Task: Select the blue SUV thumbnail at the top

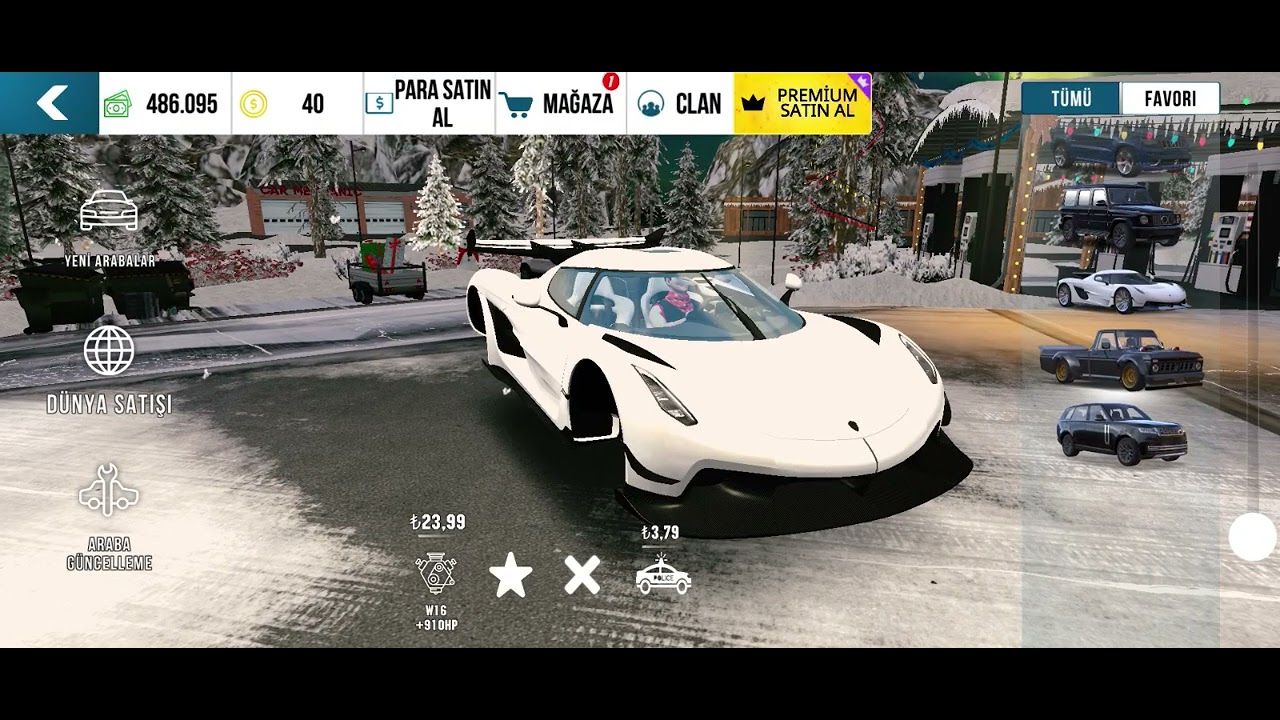Action: pos(1121,149)
